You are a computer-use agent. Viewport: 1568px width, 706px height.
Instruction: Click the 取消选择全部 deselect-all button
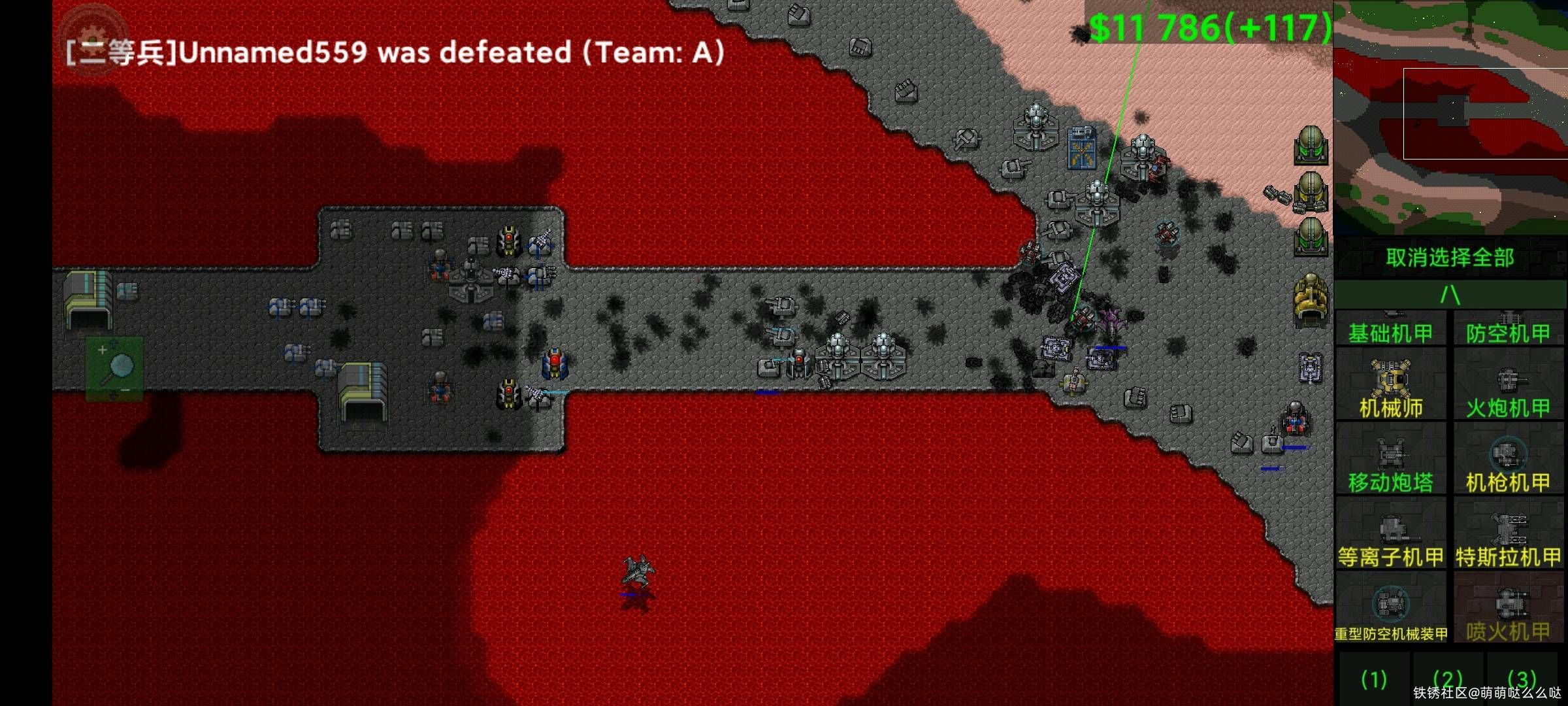click(x=1449, y=258)
